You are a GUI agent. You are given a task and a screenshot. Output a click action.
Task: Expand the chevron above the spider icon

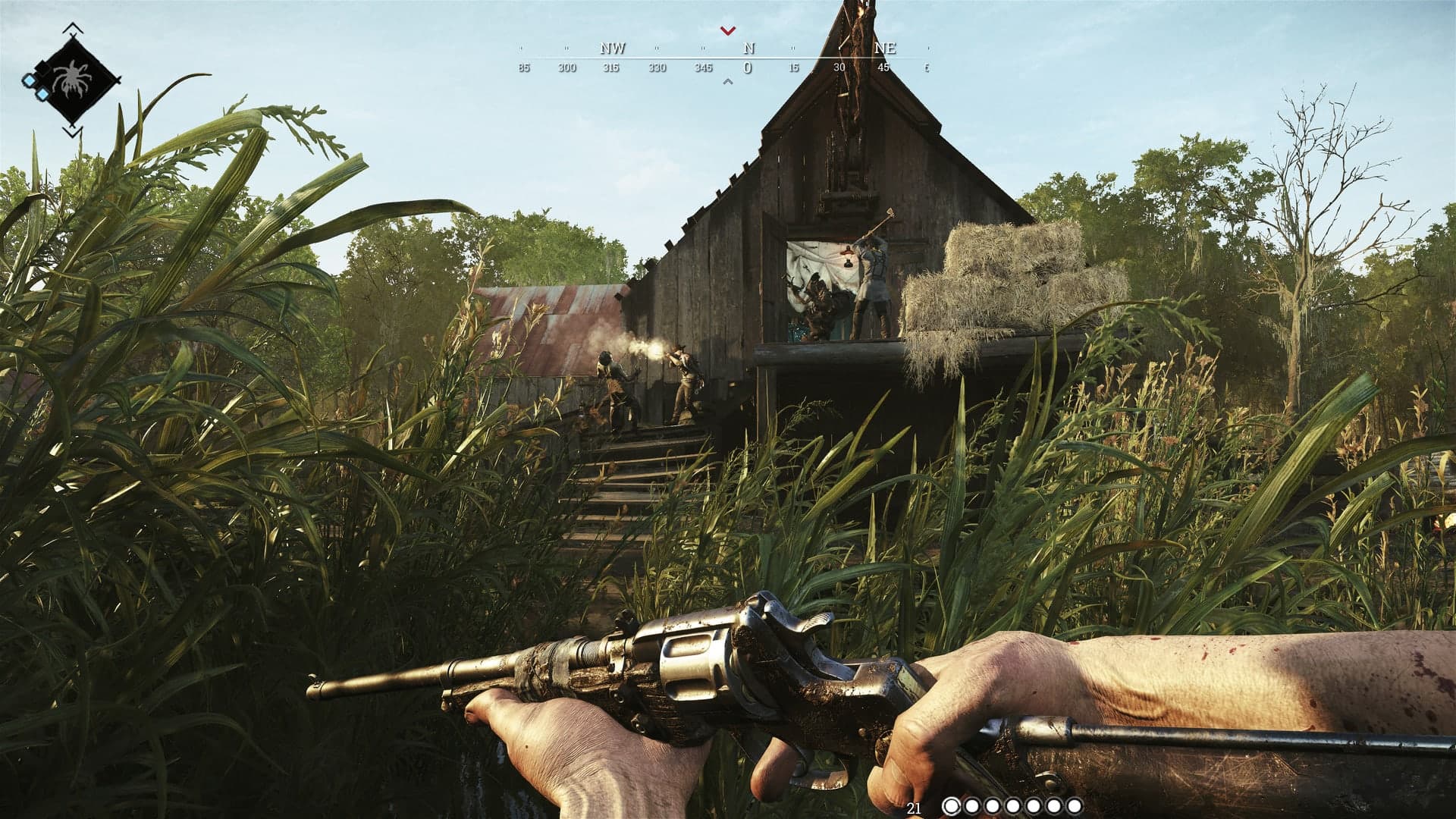(x=72, y=27)
